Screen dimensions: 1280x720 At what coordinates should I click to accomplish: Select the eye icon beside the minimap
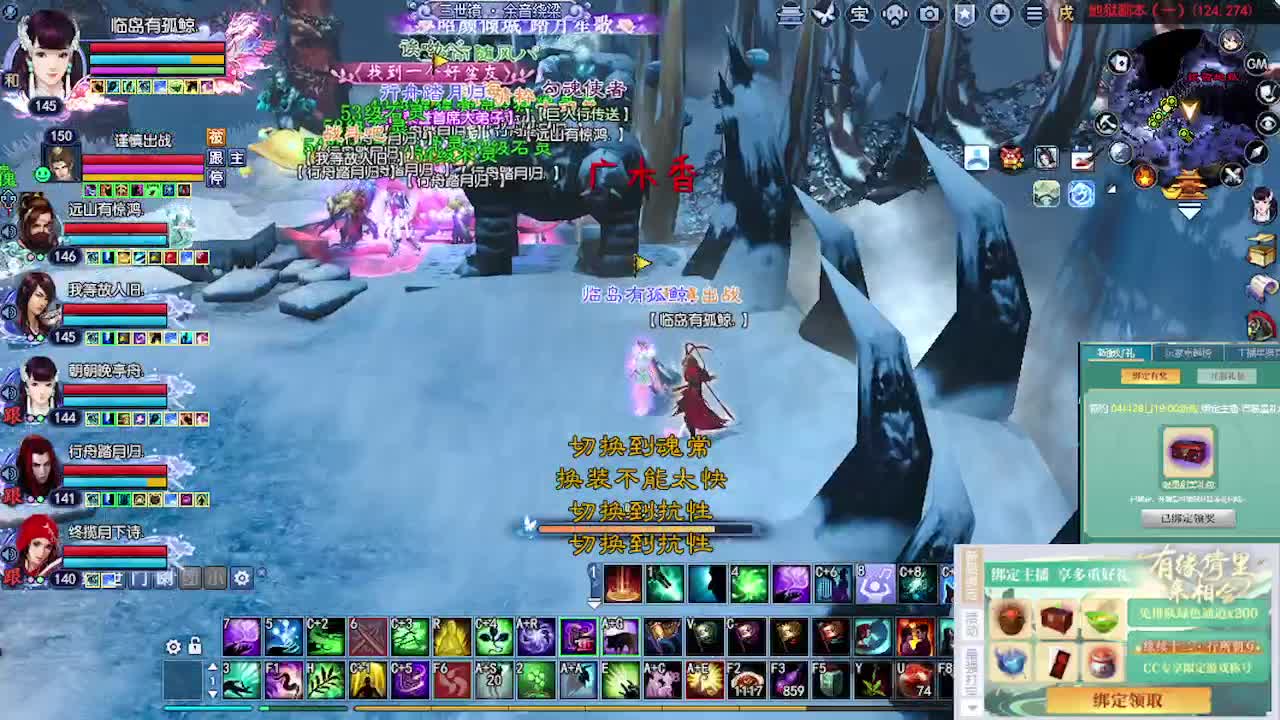tap(1265, 123)
